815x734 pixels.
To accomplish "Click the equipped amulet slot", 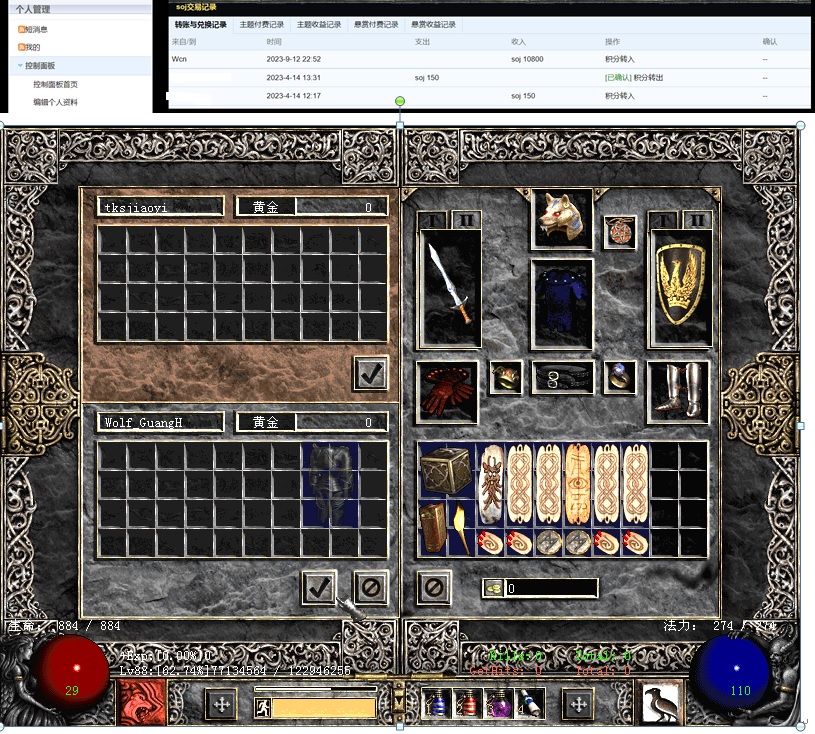I will point(620,232).
